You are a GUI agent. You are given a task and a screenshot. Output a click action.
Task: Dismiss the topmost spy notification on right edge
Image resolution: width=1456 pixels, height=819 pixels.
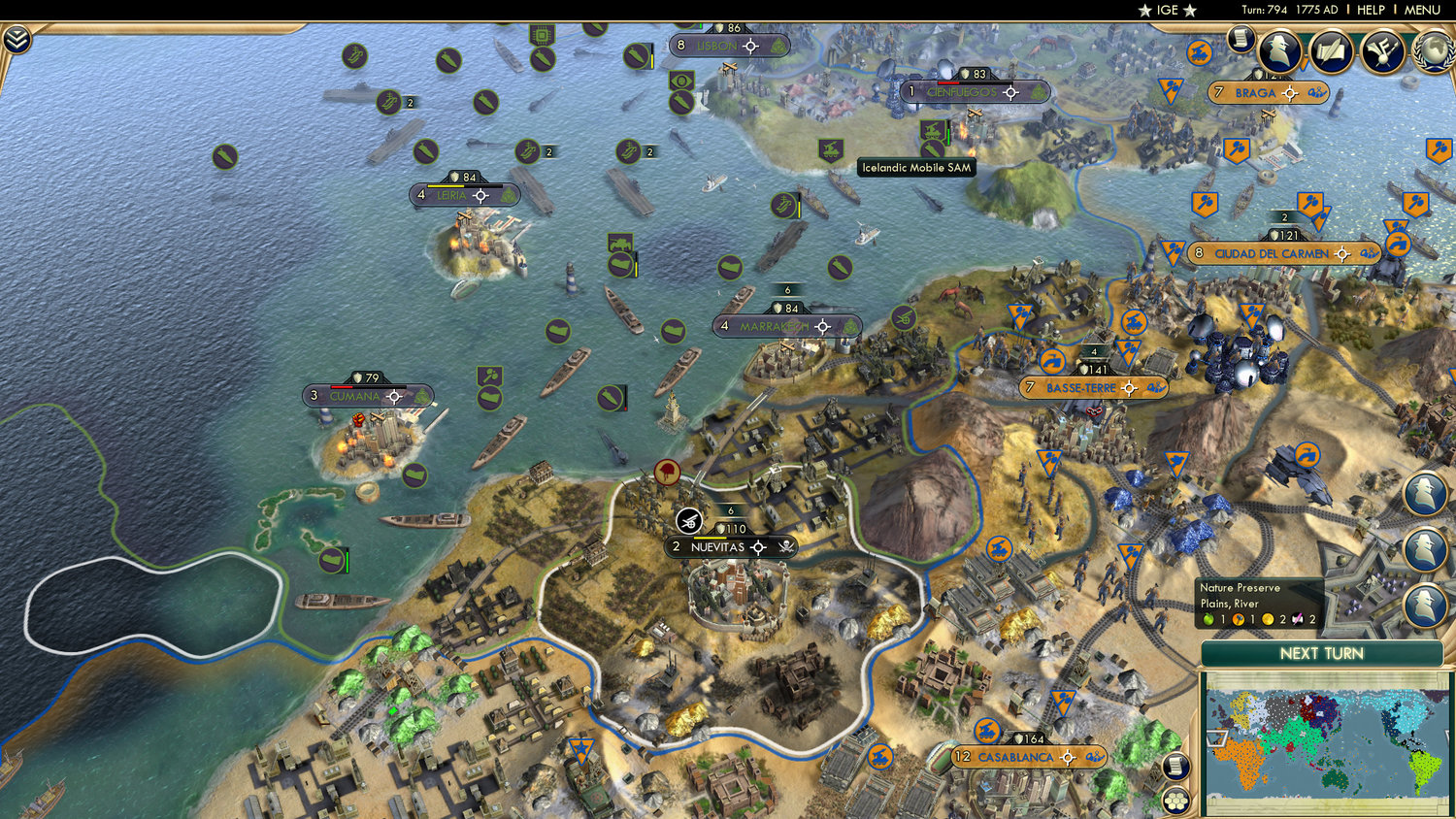click(1427, 493)
